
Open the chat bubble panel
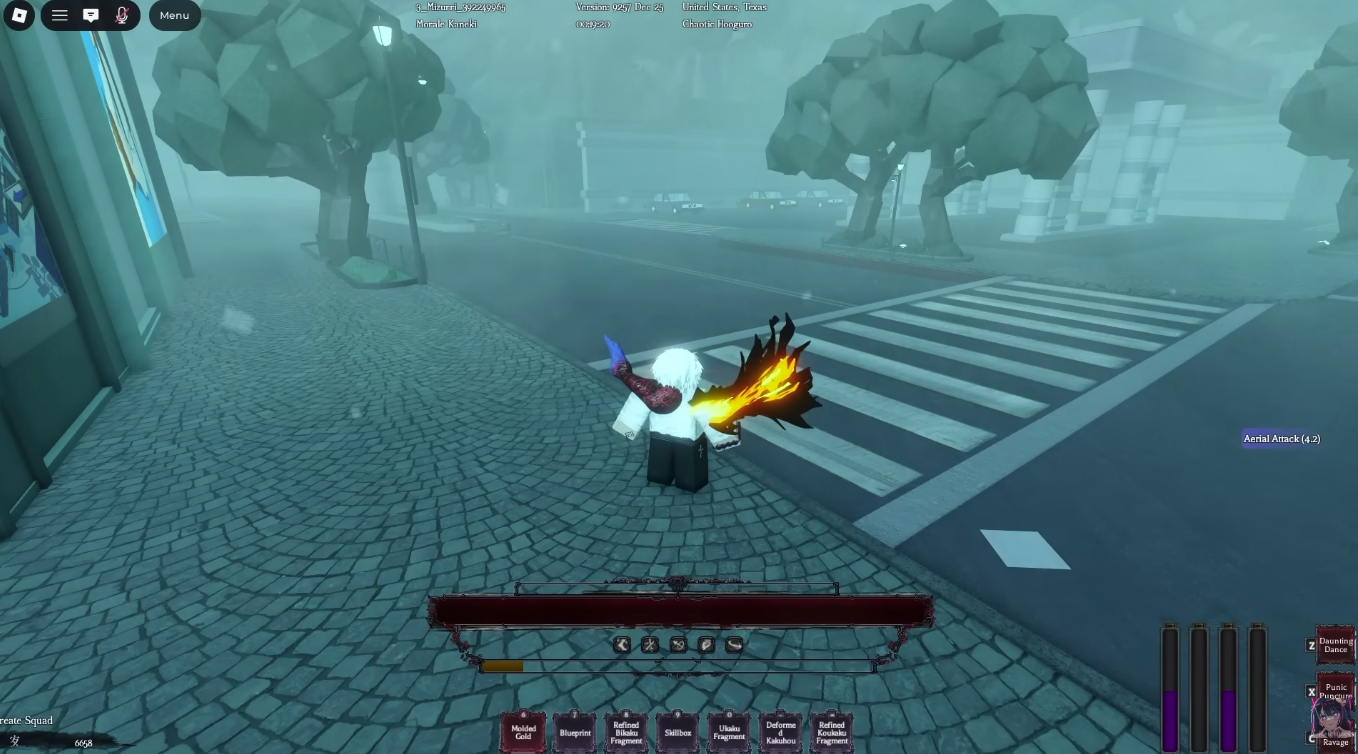pos(91,15)
